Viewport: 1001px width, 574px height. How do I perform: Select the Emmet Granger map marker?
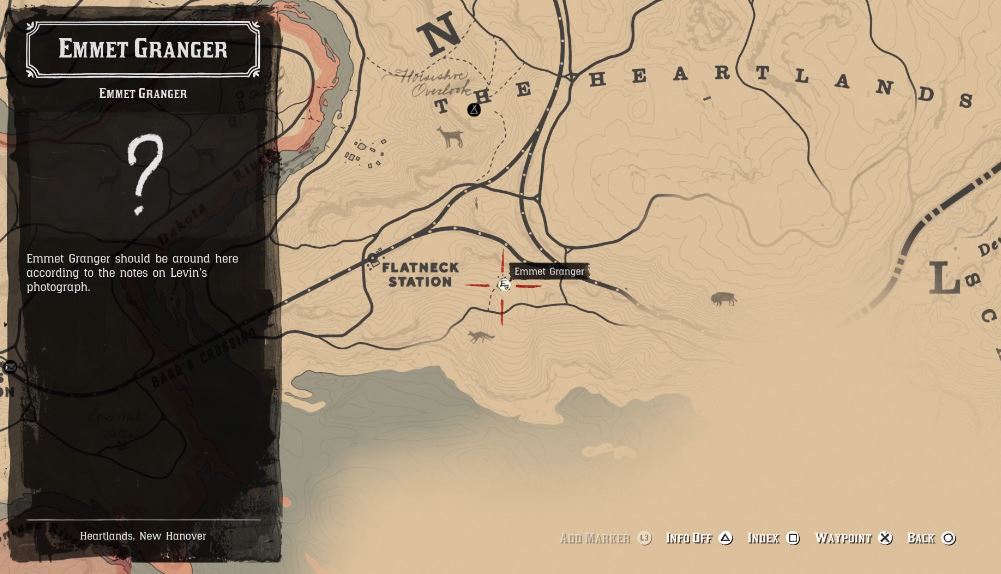click(x=504, y=286)
